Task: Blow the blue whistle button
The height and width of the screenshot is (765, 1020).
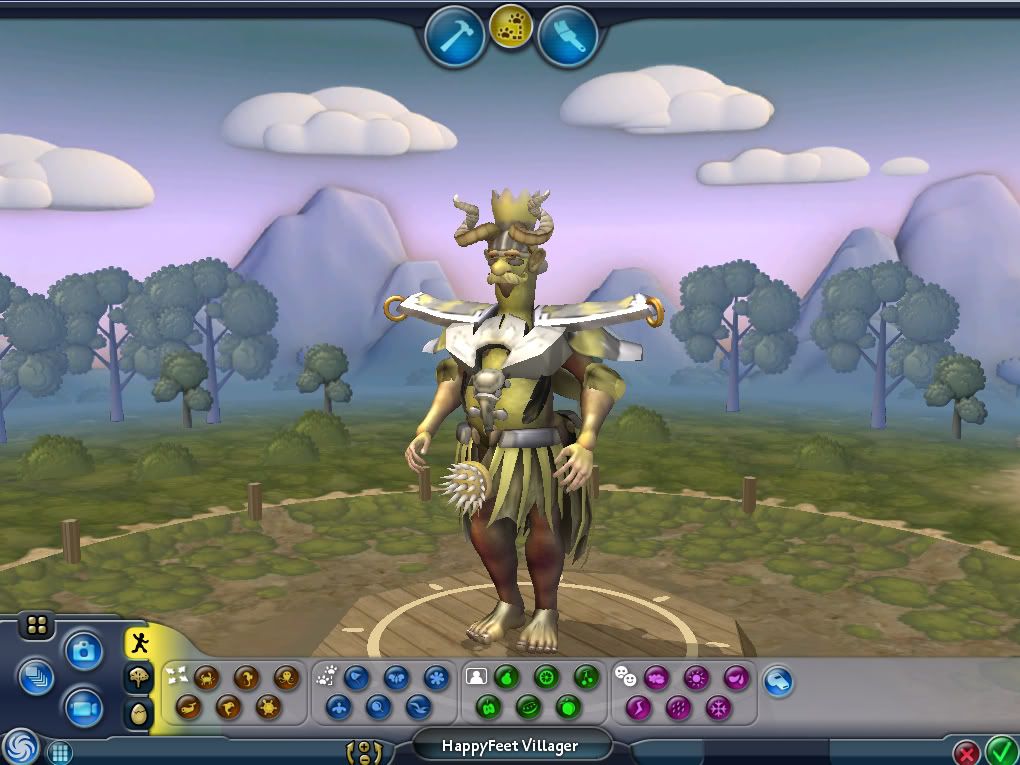Action: point(778,682)
